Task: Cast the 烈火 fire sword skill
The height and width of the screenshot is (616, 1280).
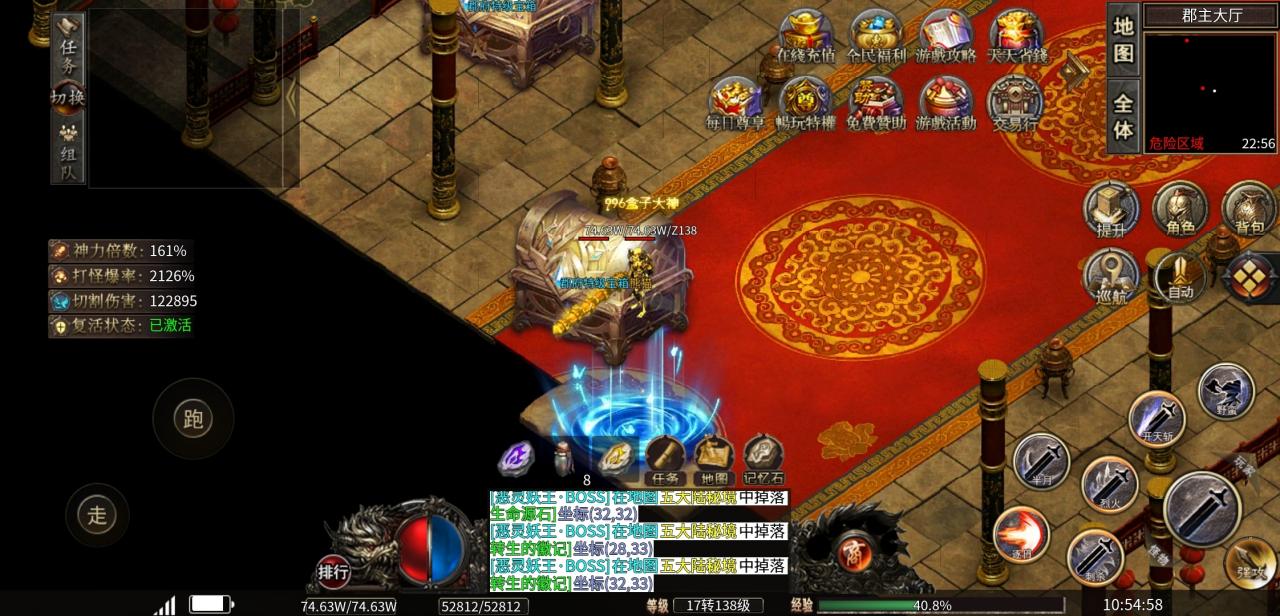Action: [1109, 485]
